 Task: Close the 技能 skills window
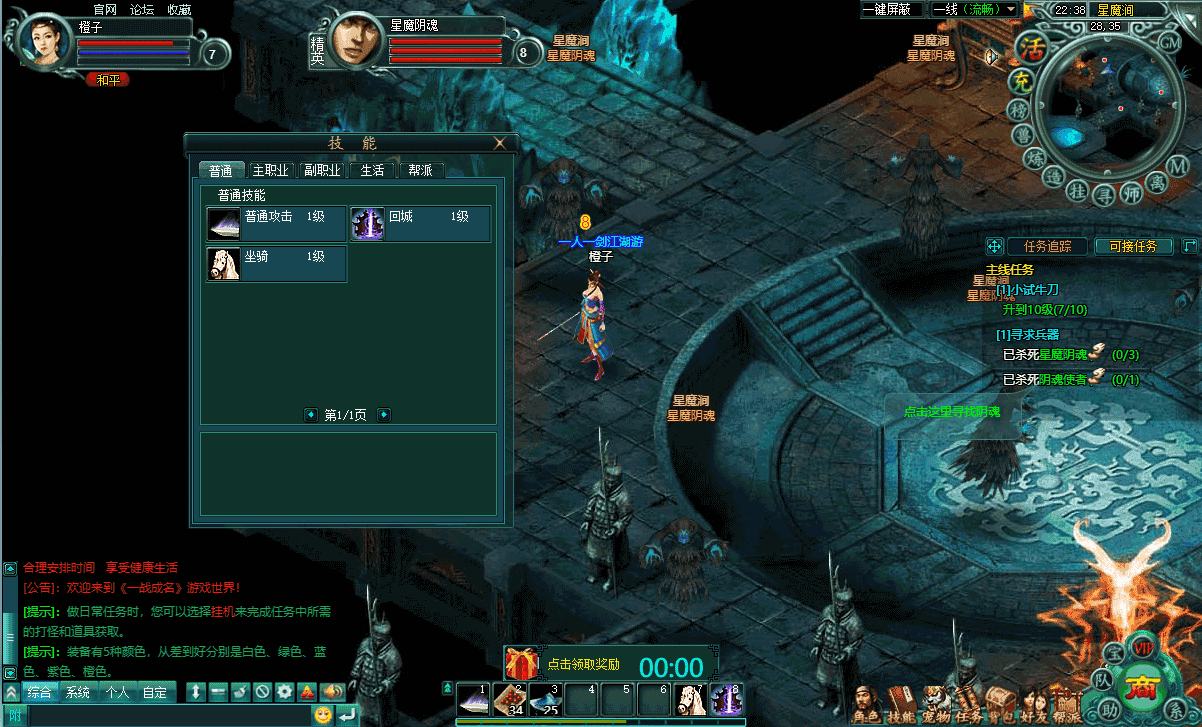click(x=500, y=143)
